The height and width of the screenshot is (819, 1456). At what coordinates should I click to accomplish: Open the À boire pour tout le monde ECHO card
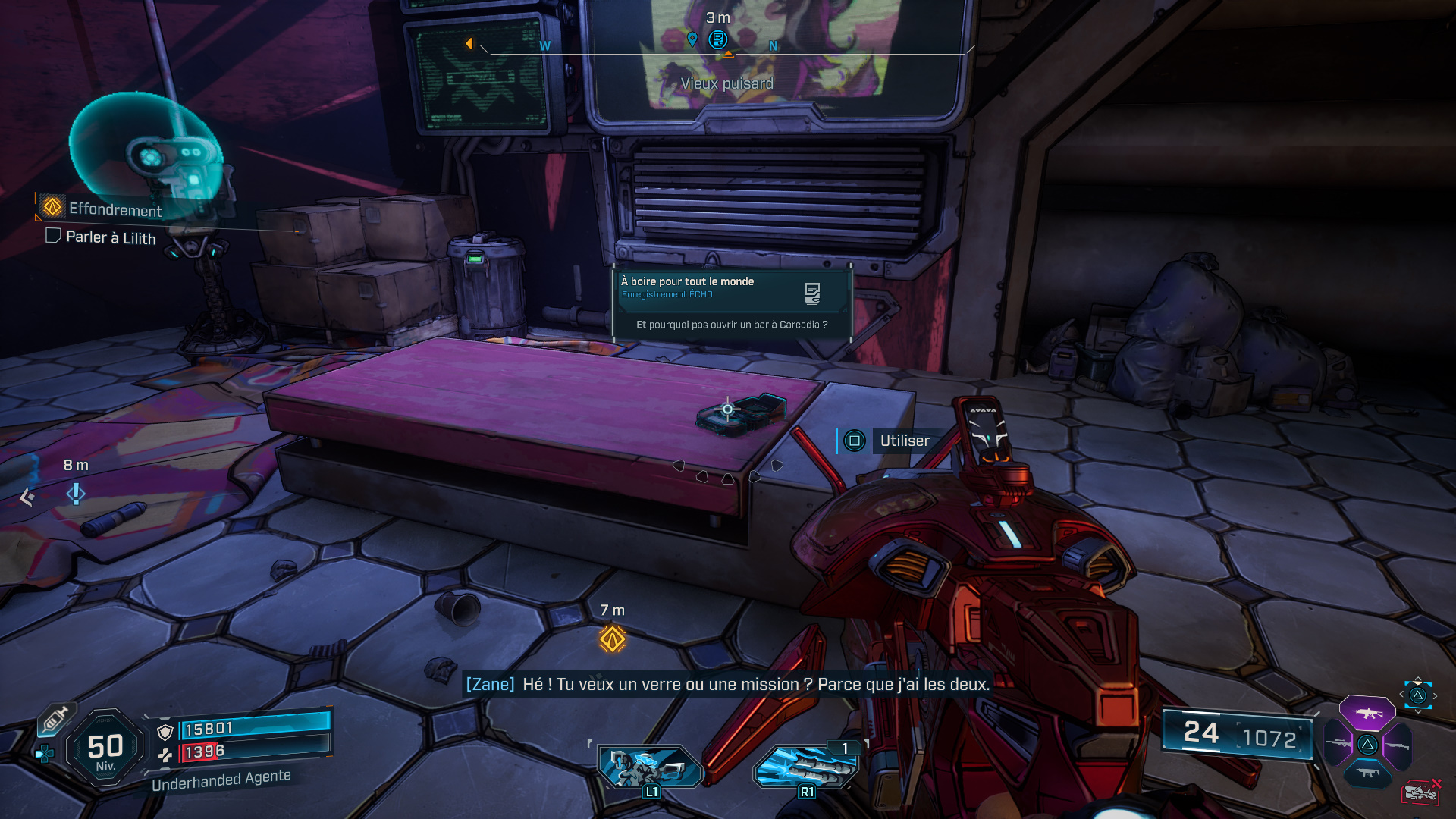(732, 303)
